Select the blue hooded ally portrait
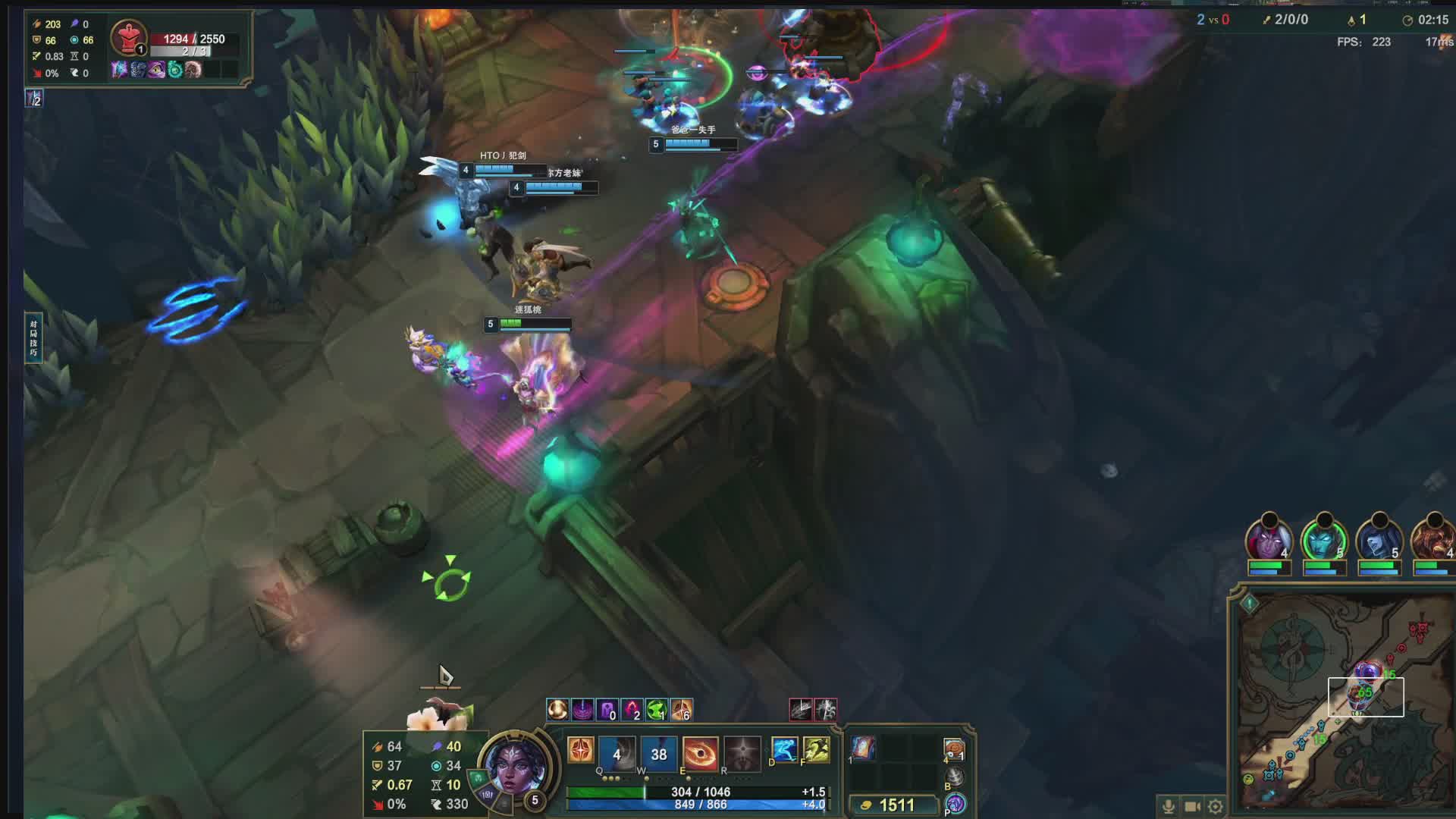Image resolution: width=1456 pixels, height=819 pixels. click(x=1379, y=540)
